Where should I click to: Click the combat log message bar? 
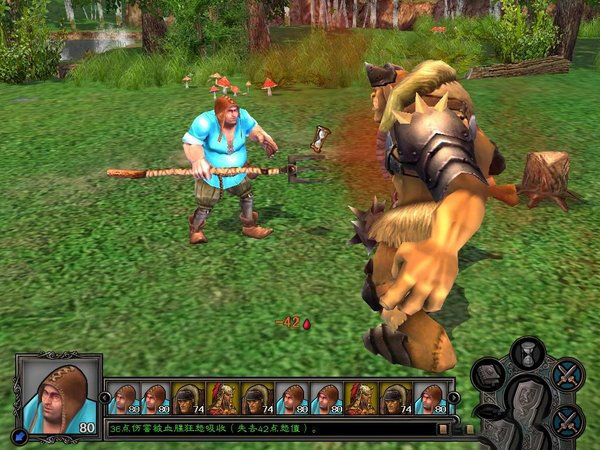(x=270, y=428)
